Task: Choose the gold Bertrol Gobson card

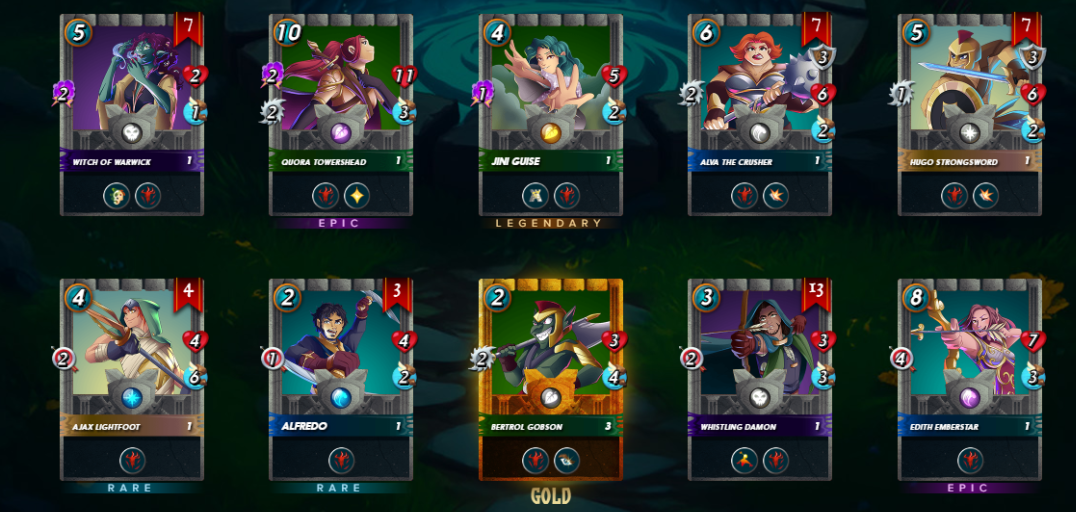Action: 551,379
